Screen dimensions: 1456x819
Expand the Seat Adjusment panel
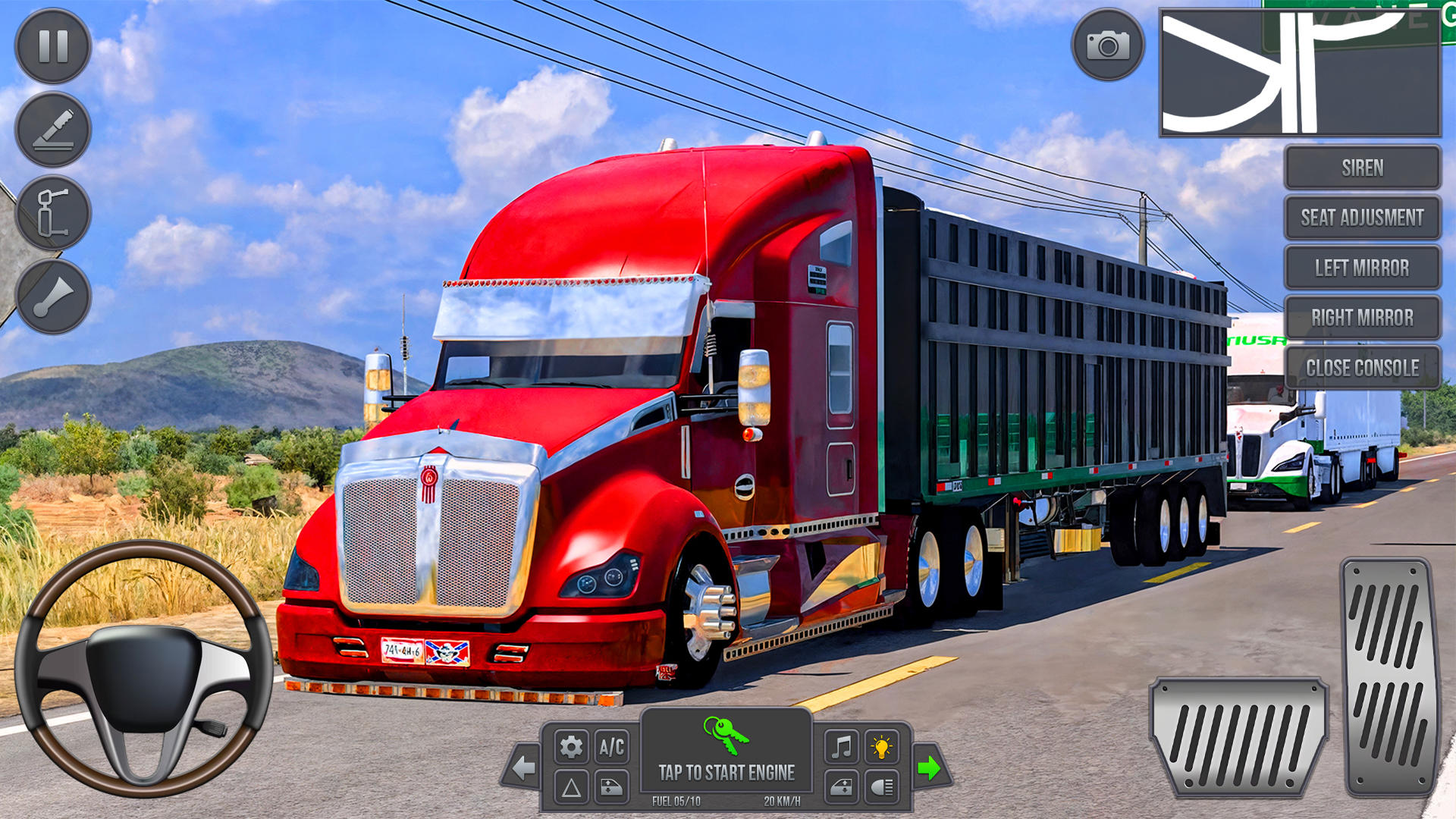click(1363, 218)
